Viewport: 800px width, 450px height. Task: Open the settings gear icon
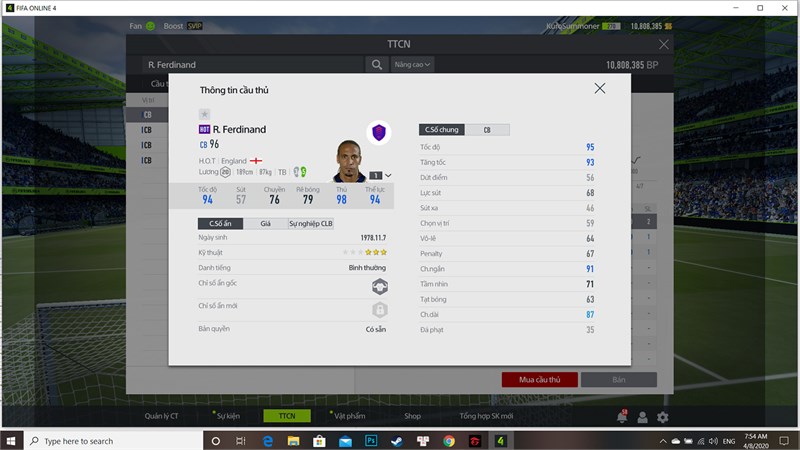pyautogui.click(x=662, y=417)
